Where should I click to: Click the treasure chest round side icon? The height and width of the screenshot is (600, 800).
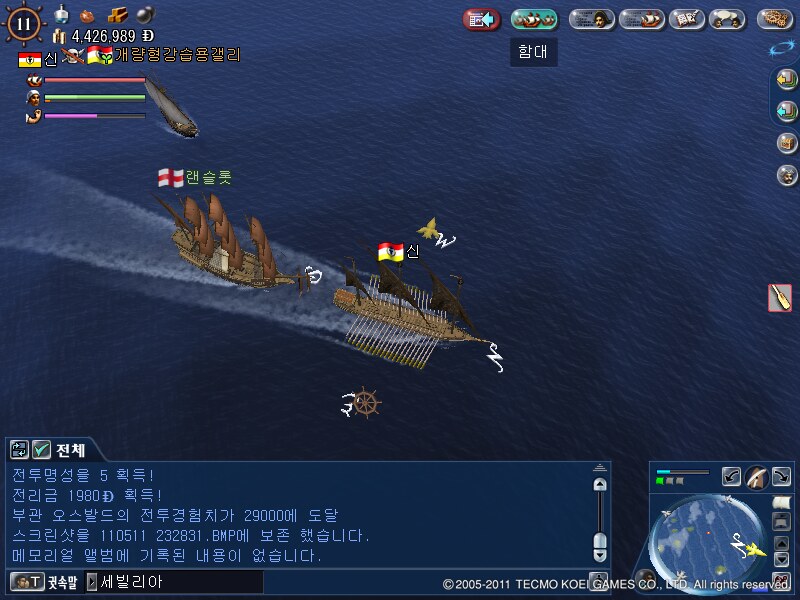coord(787,143)
